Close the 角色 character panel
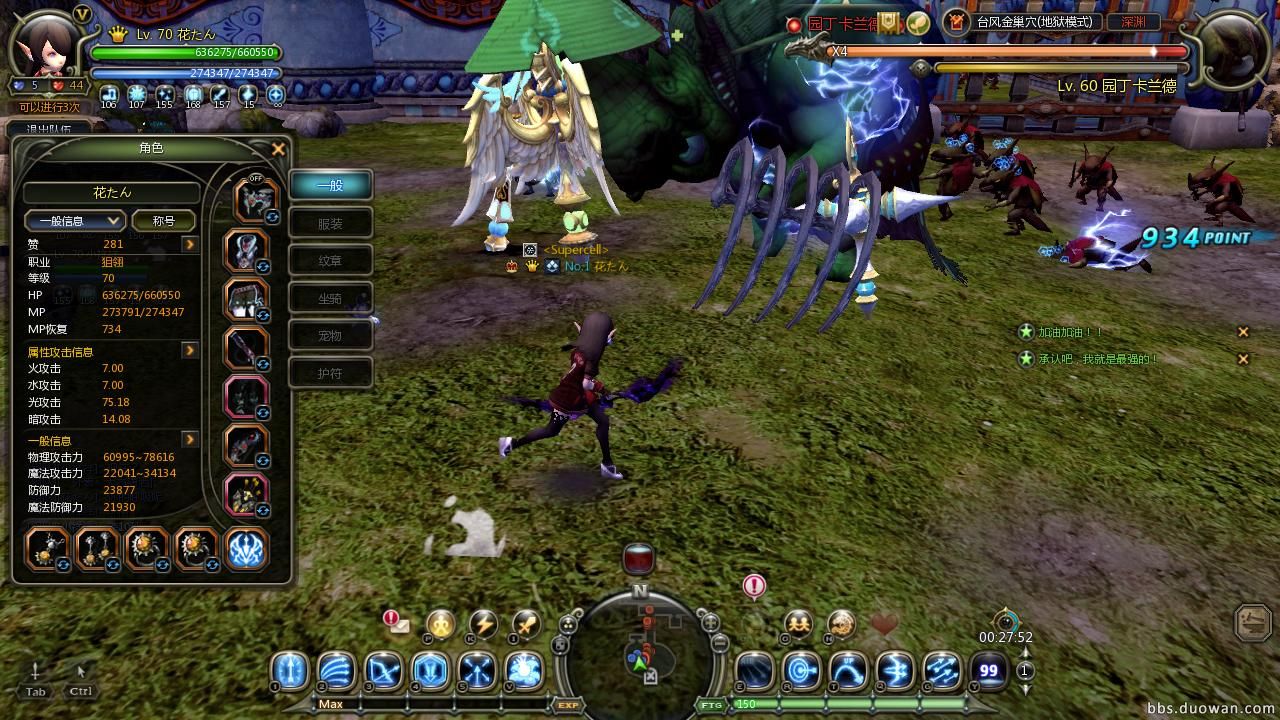This screenshot has width=1280, height=720. point(279,149)
